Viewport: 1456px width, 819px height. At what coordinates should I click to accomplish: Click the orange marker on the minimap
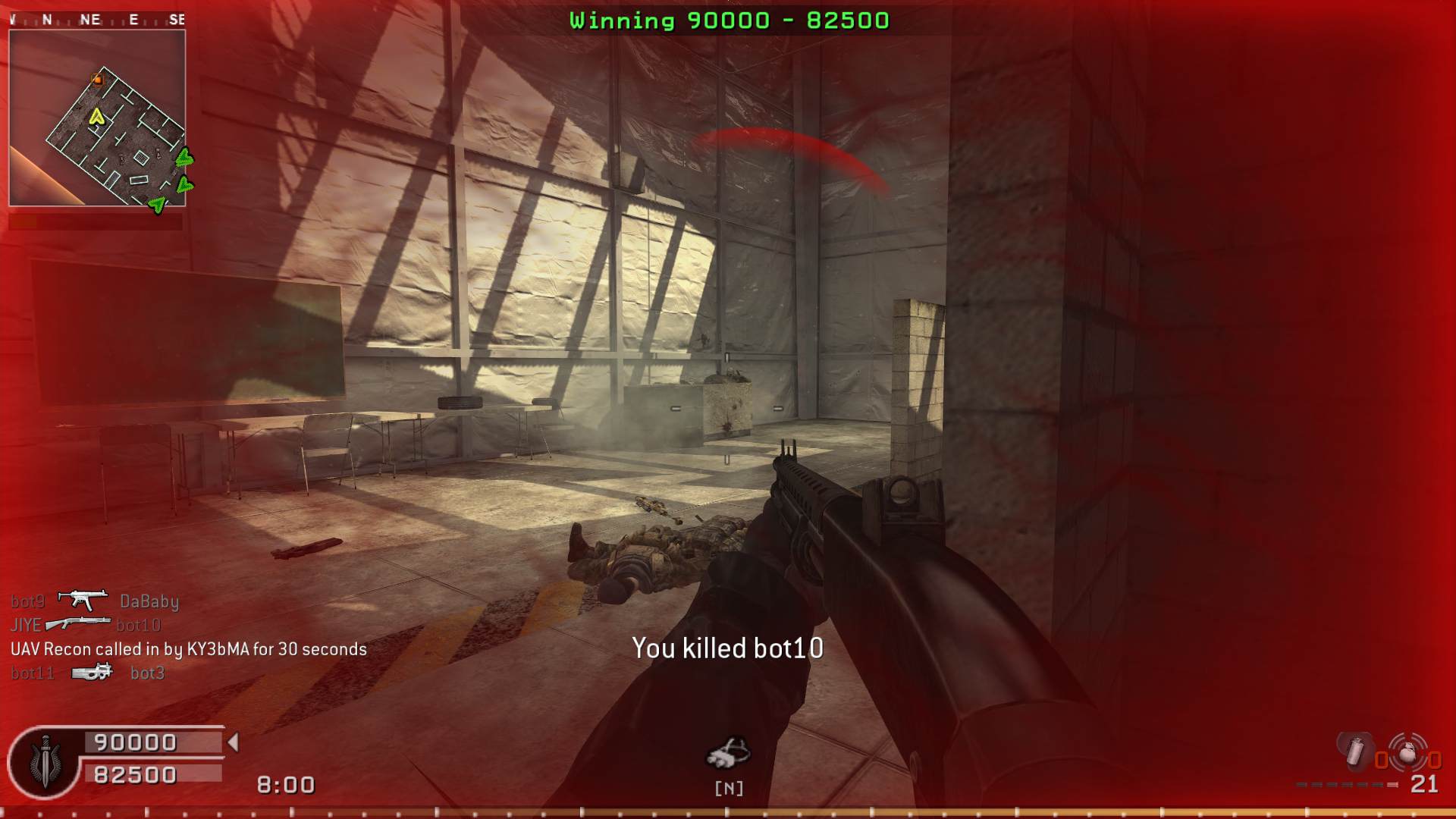point(97,79)
